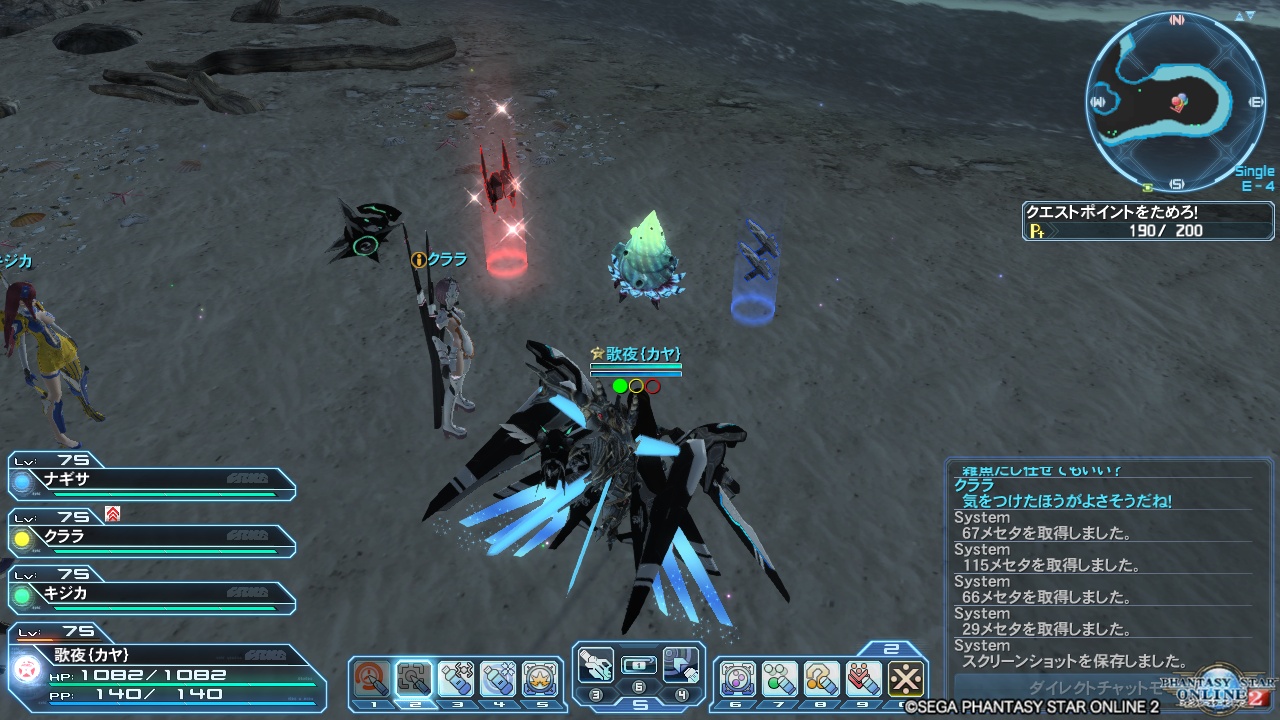Activate the star burst skill in slot 5
The height and width of the screenshot is (720, 1280).
pos(540,679)
